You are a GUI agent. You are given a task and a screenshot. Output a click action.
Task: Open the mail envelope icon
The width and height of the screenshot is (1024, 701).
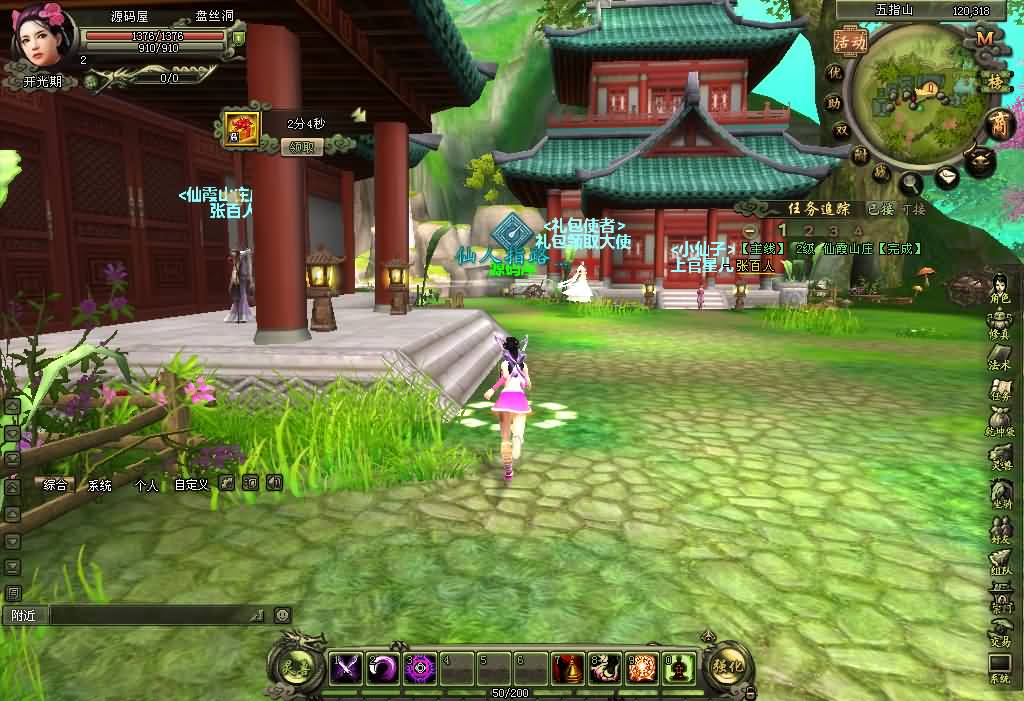[x=948, y=177]
